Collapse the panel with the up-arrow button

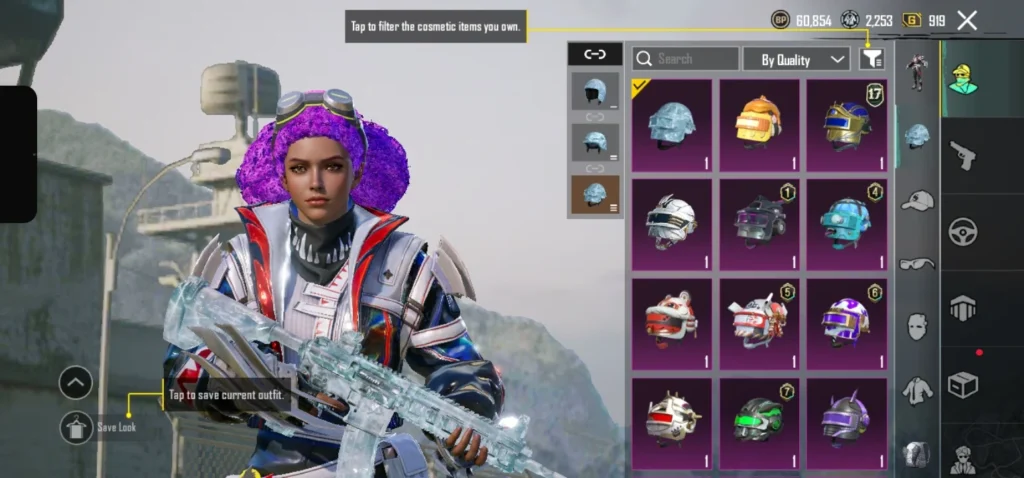click(x=76, y=382)
